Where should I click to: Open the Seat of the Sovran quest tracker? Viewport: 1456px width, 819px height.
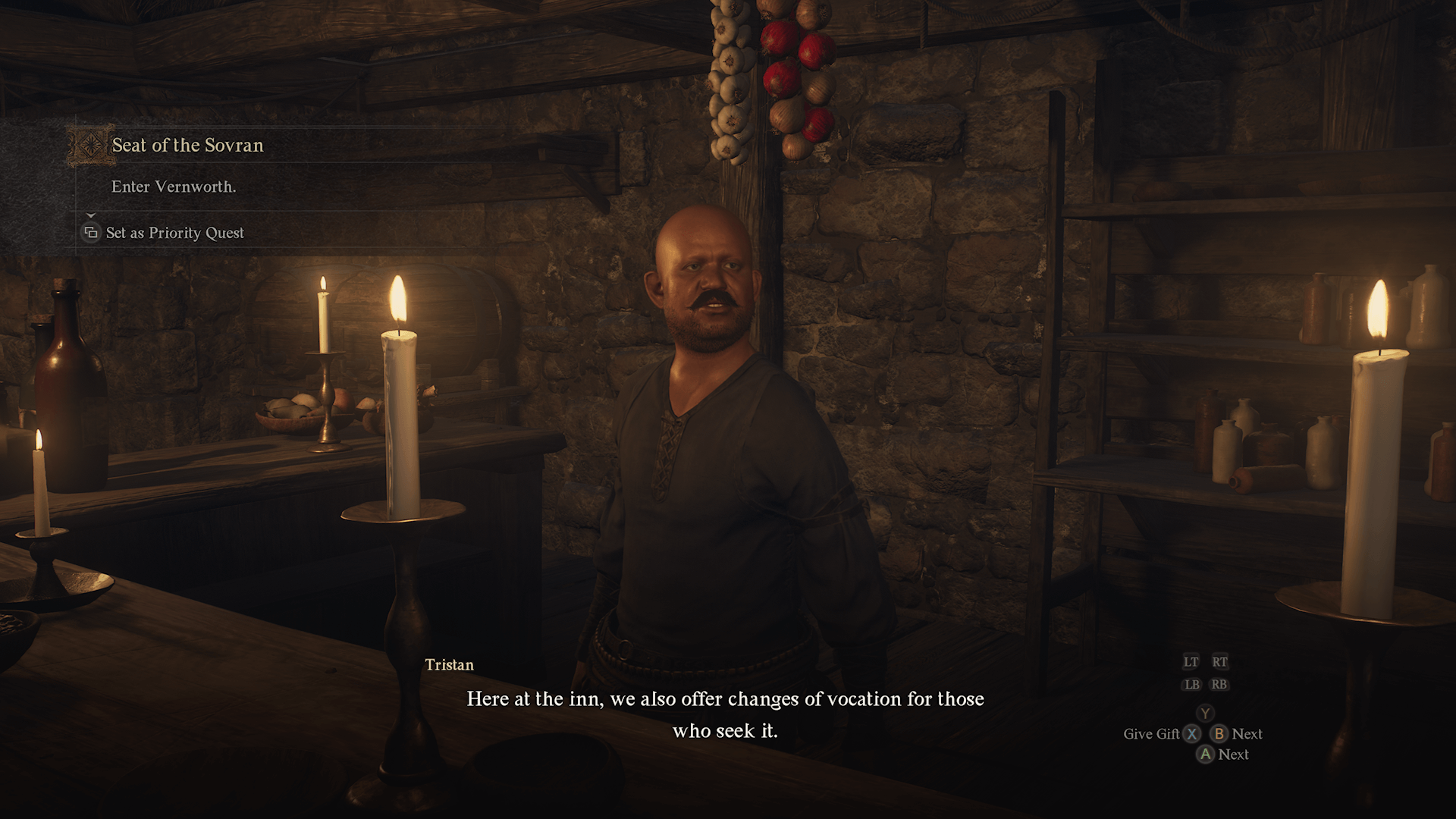coord(187,146)
